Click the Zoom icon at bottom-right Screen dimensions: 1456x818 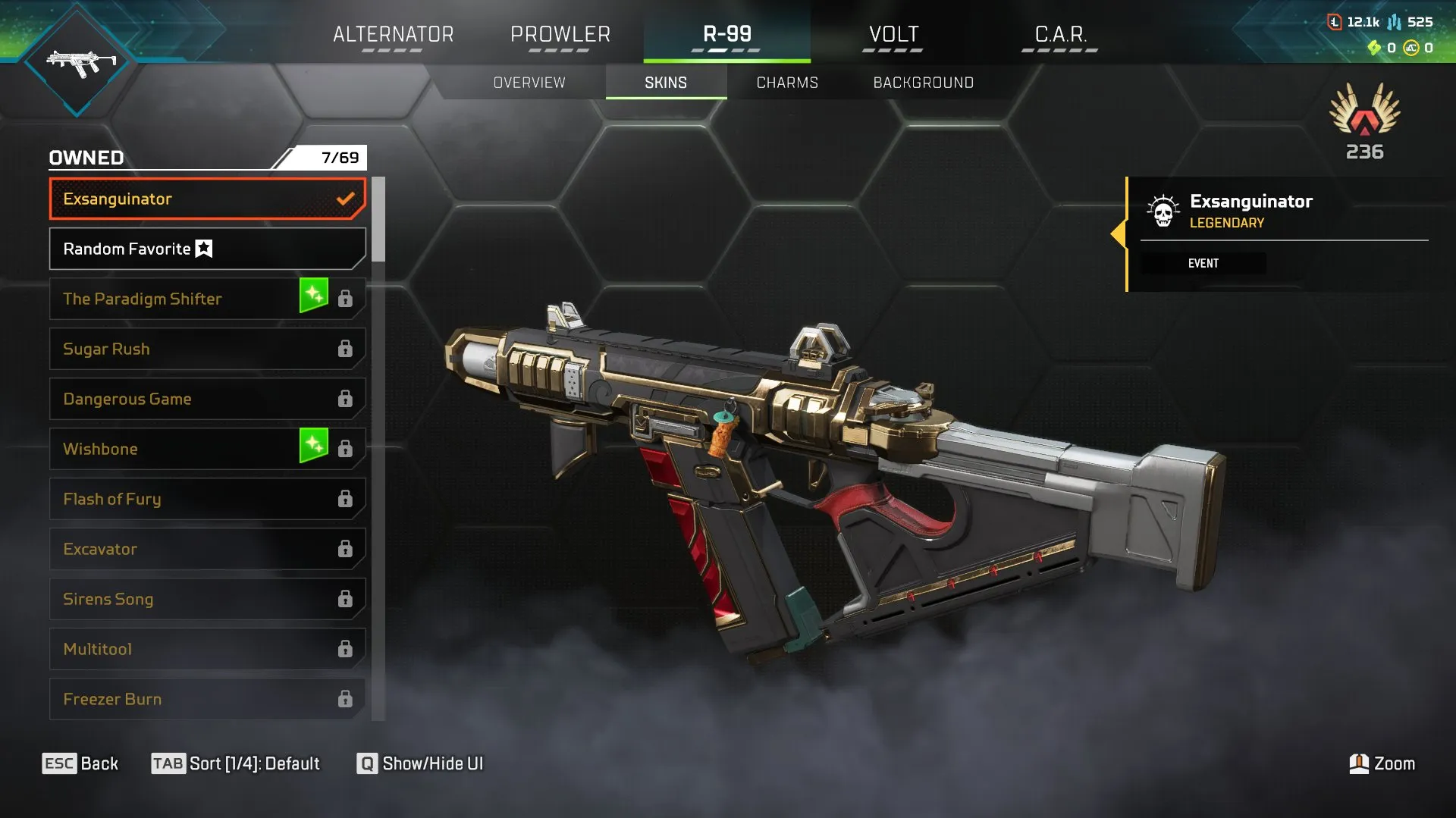click(x=1357, y=763)
